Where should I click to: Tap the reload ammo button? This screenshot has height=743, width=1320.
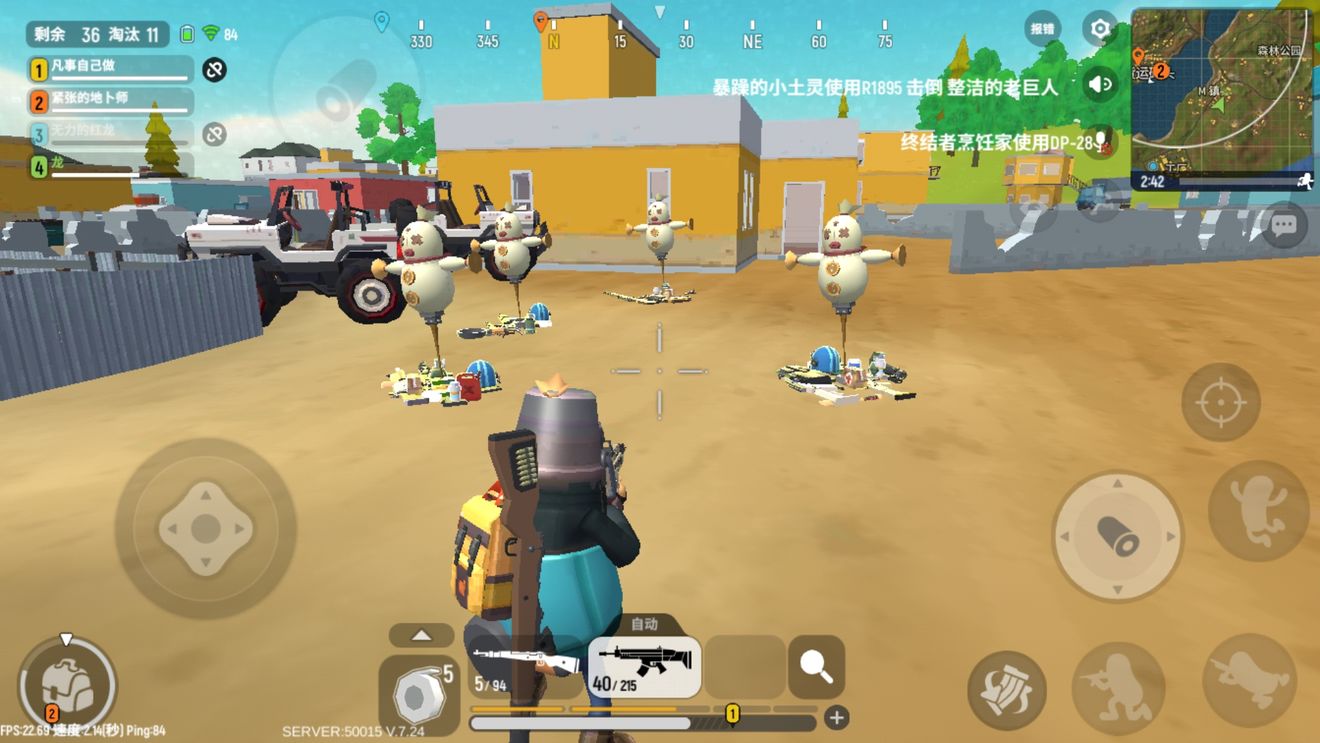1006,690
